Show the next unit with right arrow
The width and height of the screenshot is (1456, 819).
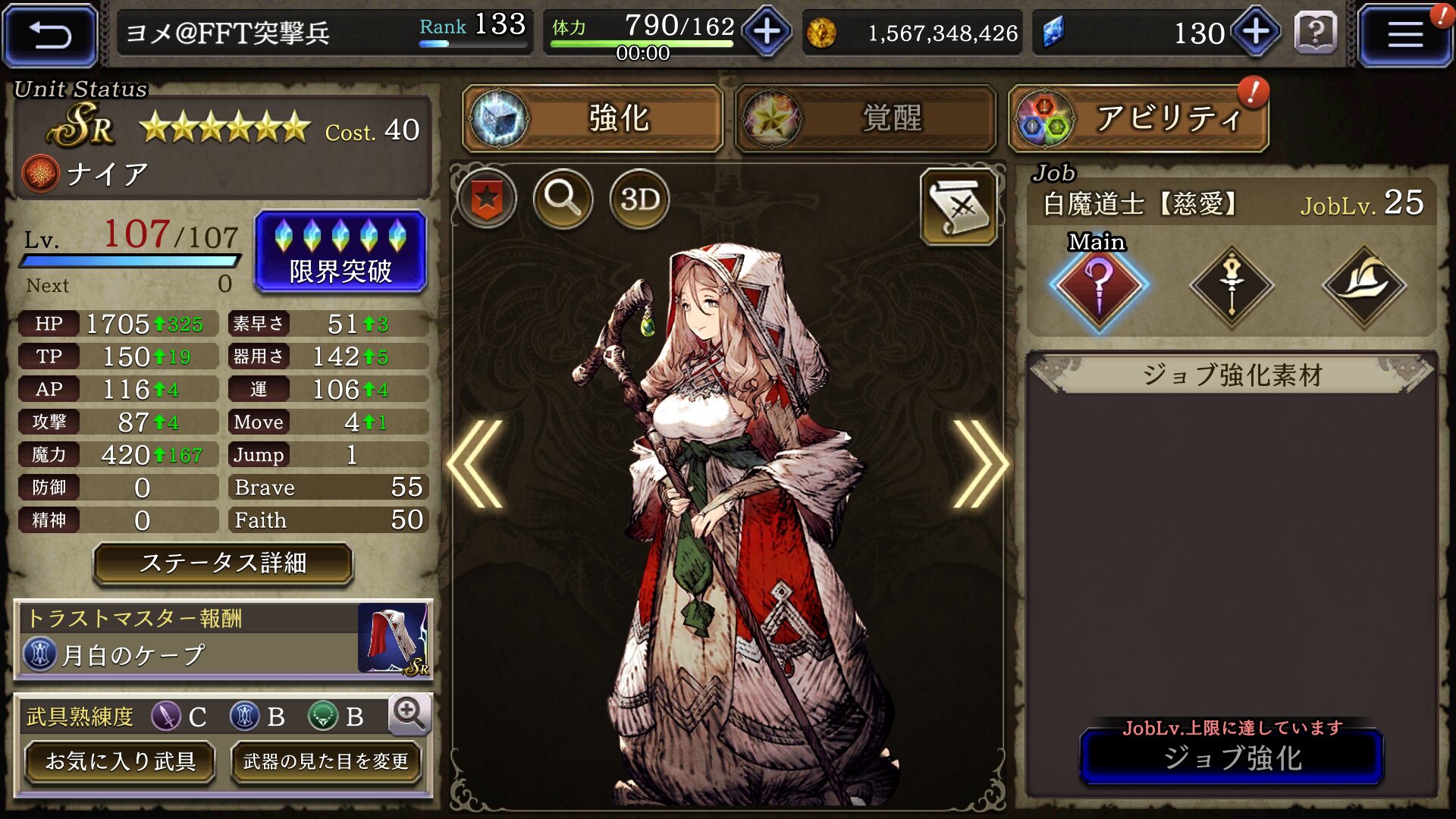click(x=980, y=463)
